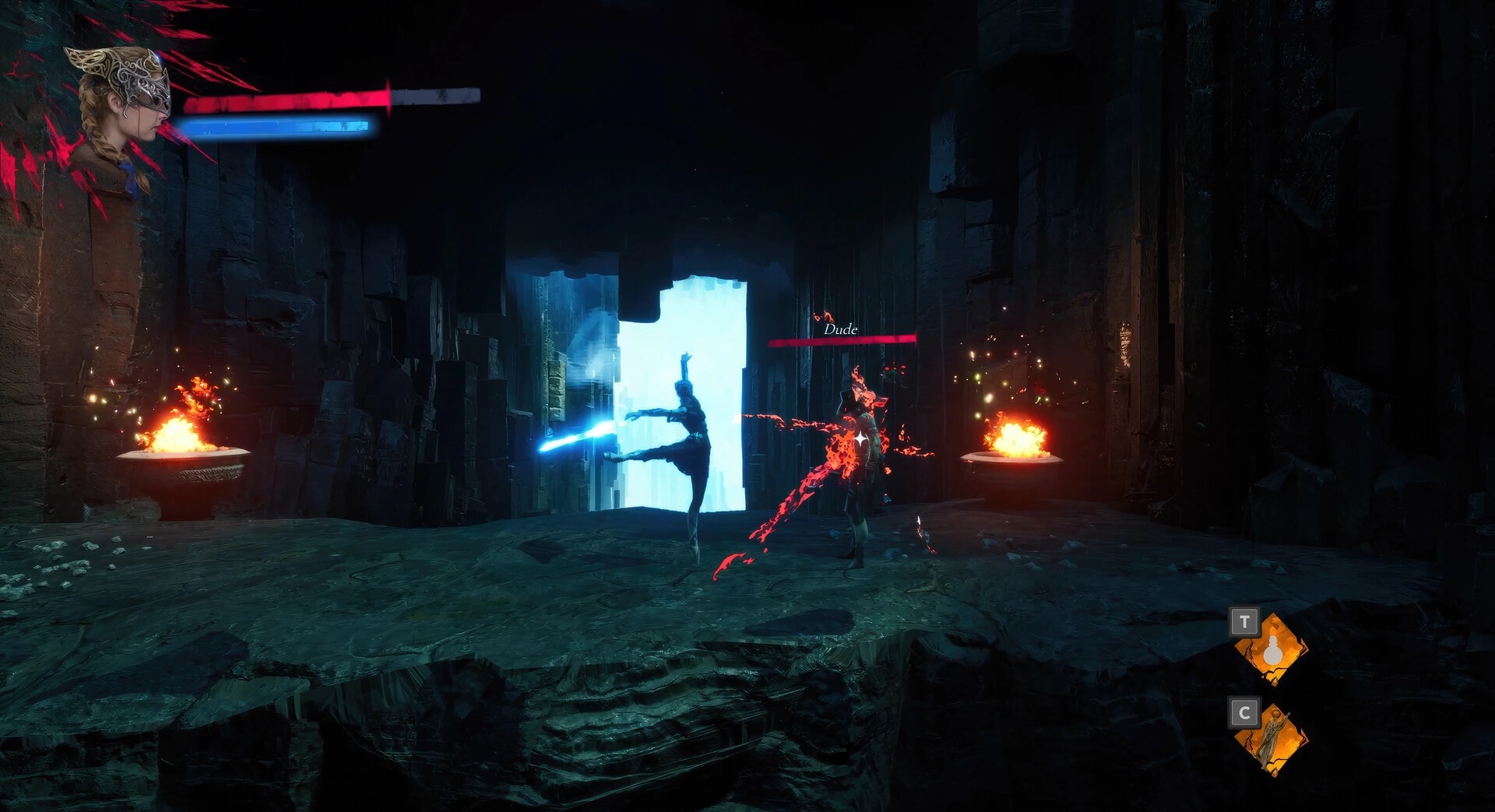This screenshot has width=1495, height=812.
Task: Click the red health bar under the portrait
Action: point(288,100)
